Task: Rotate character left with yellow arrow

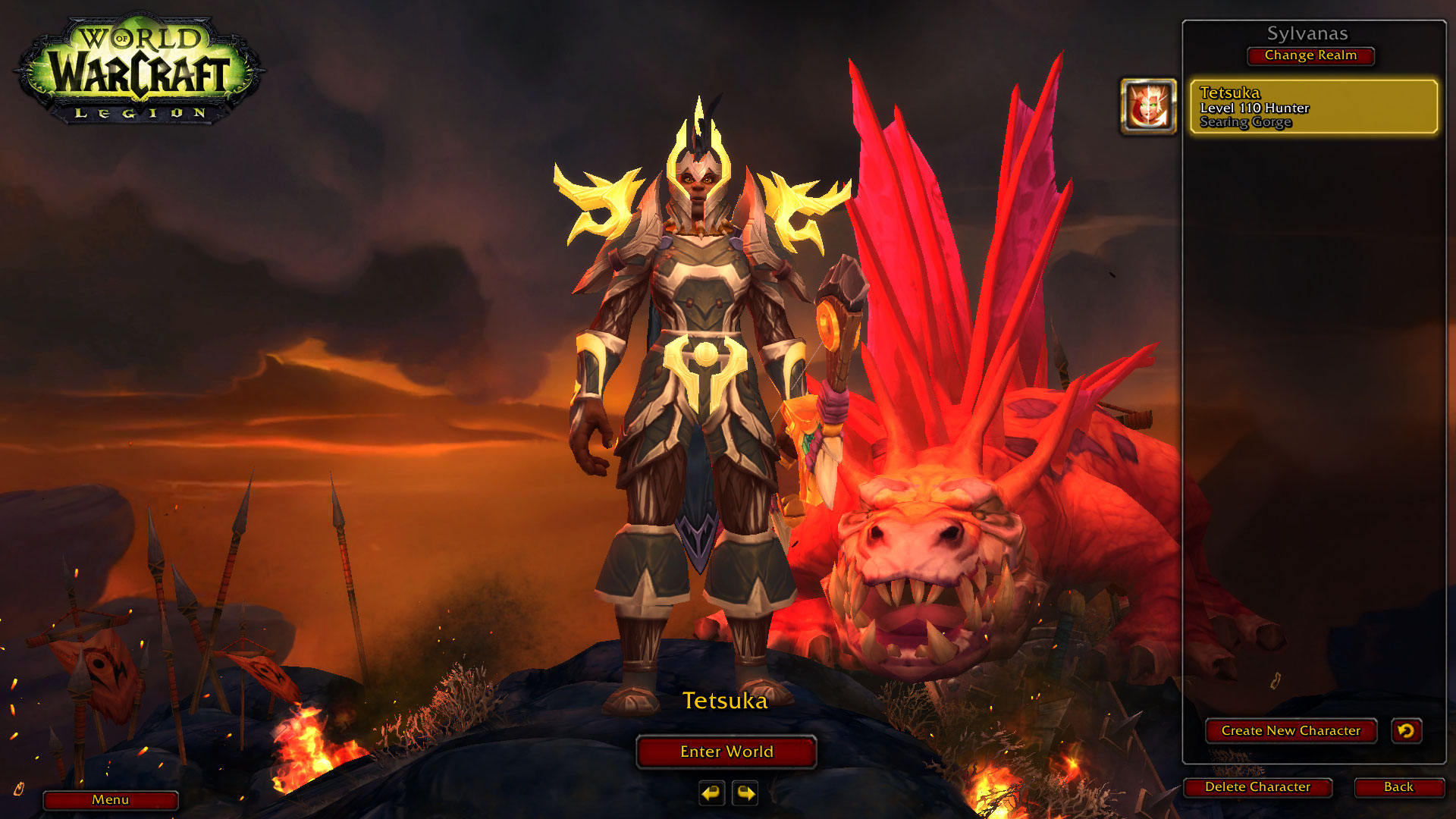Action: 711,793
